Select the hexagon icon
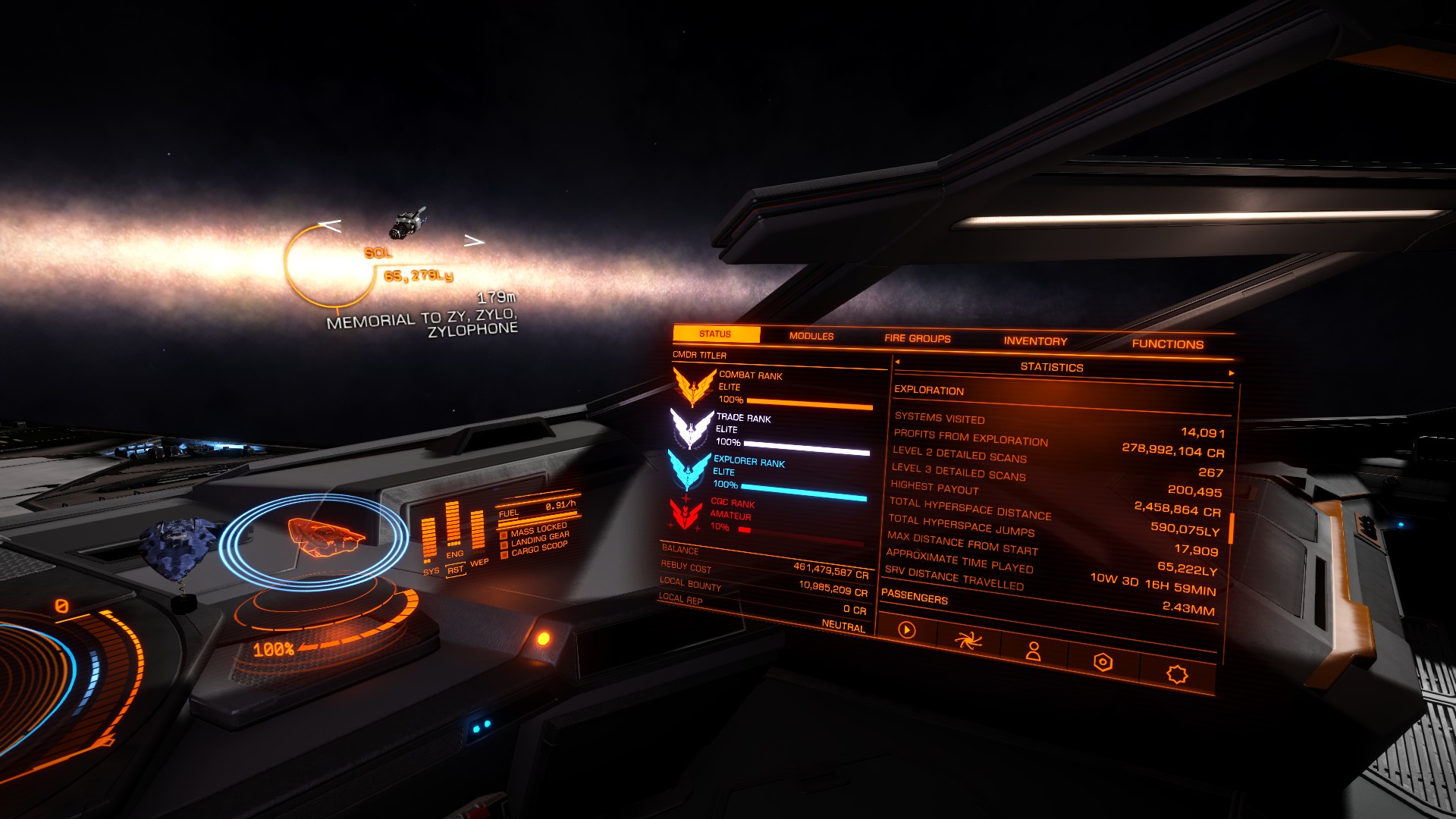1456x819 pixels. pos(1103,662)
